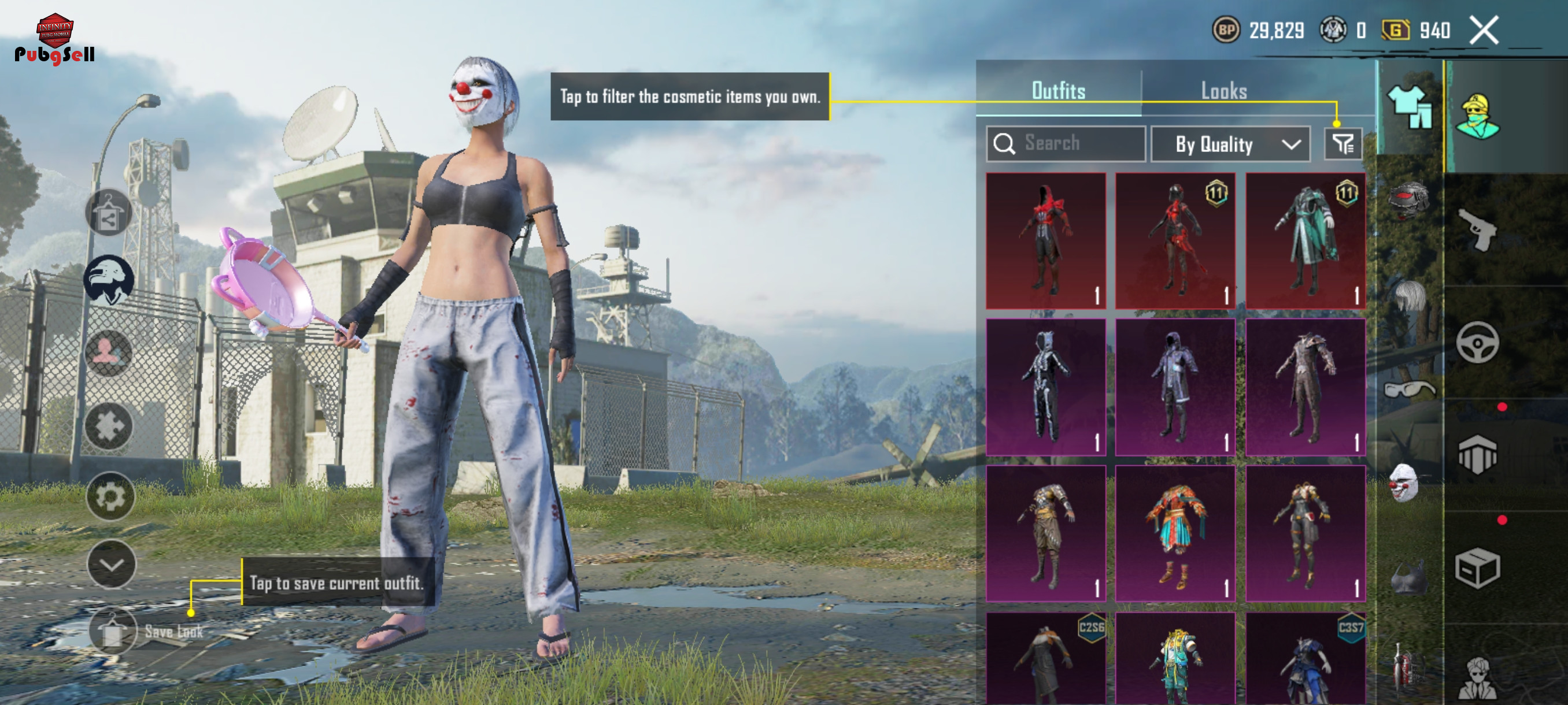1568x705 pixels.
Task: Select the red hooded outfit
Action: (1046, 241)
